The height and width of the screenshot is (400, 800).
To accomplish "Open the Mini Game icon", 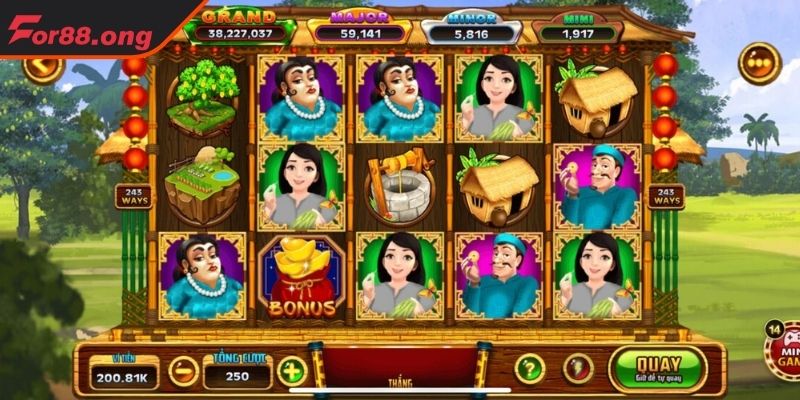I will 784,351.
